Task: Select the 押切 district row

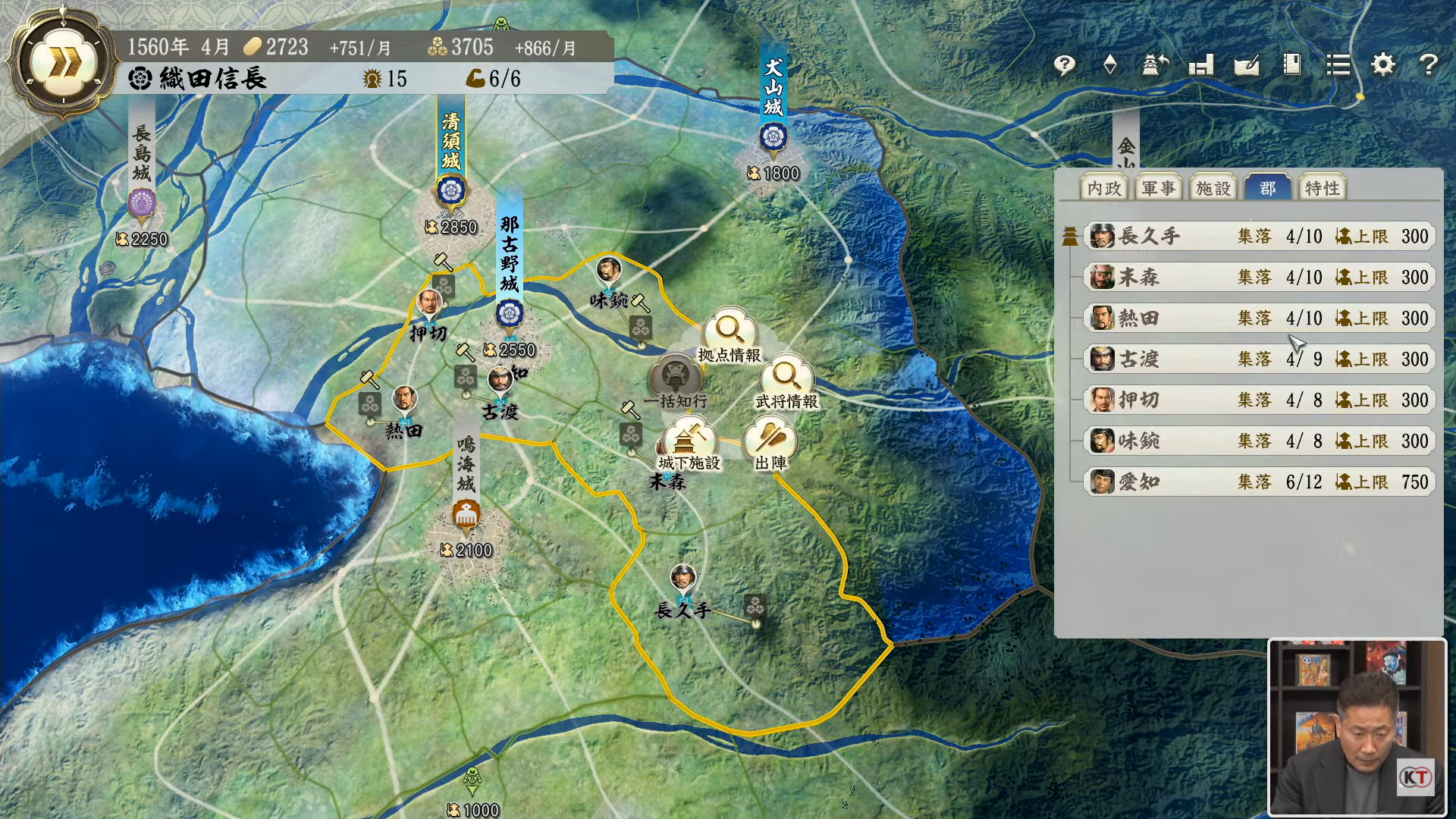Action: click(x=1259, y=400)
